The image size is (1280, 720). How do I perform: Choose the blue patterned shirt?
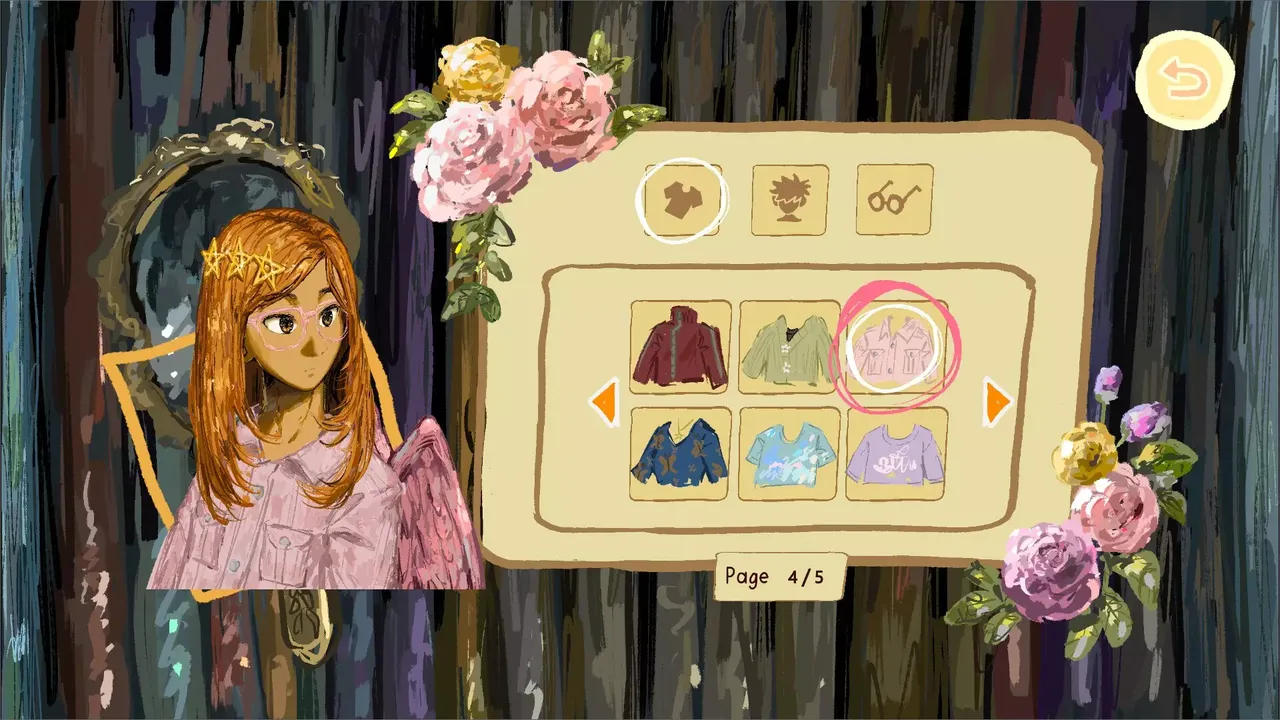[x=679, y=457]
